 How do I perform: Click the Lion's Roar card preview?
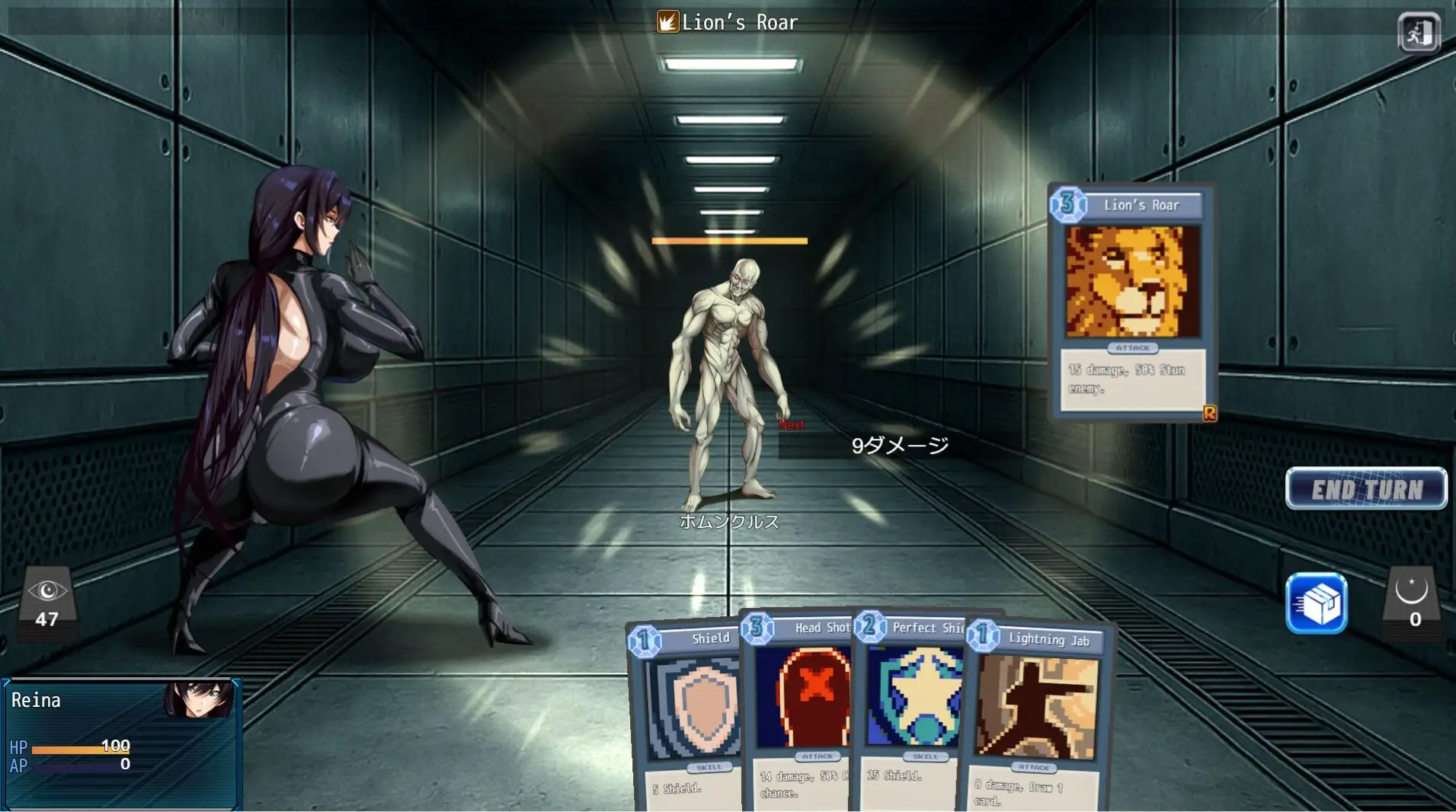coord(1131,301)
